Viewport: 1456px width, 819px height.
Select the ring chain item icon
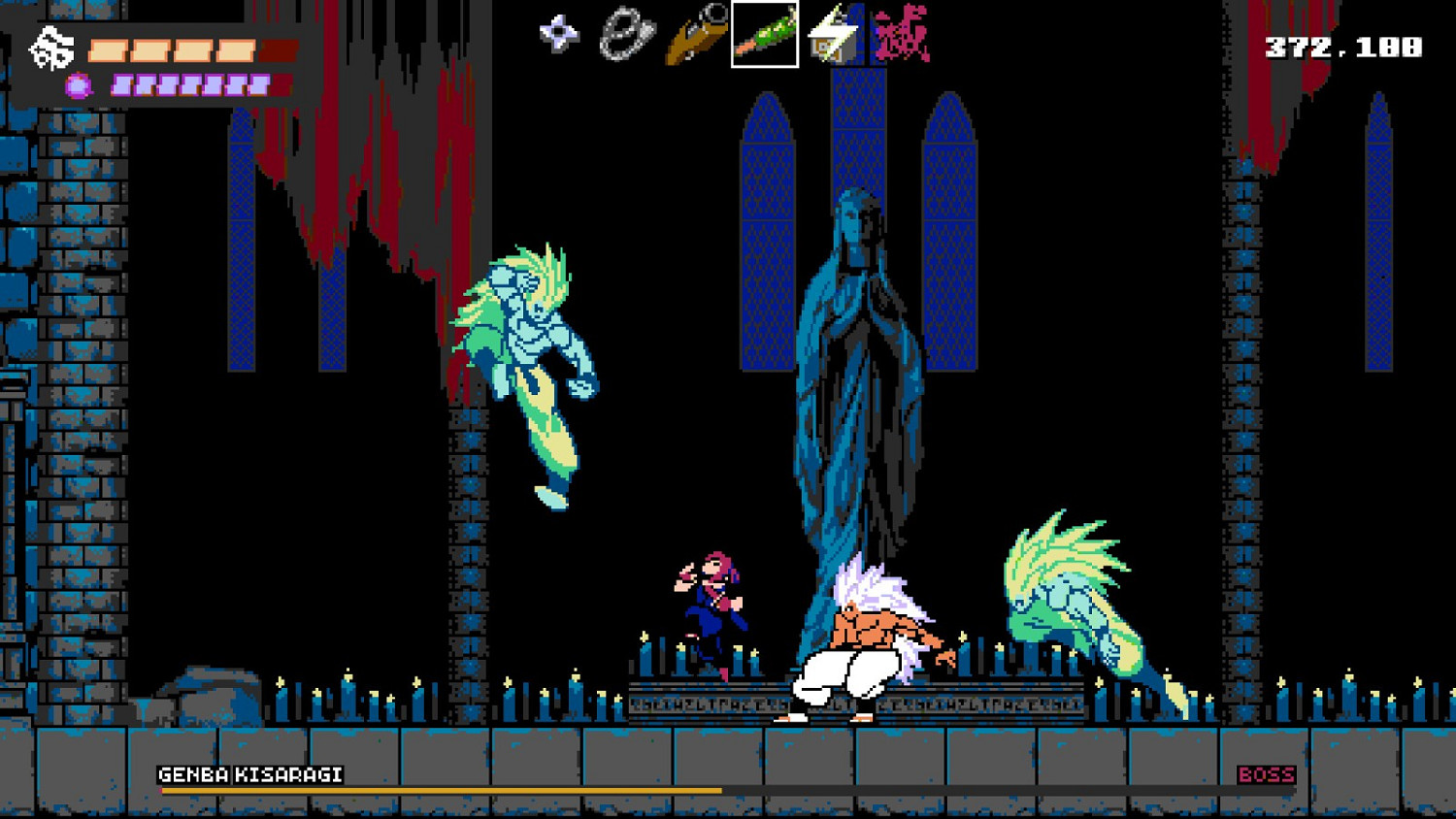coord(626,32)
